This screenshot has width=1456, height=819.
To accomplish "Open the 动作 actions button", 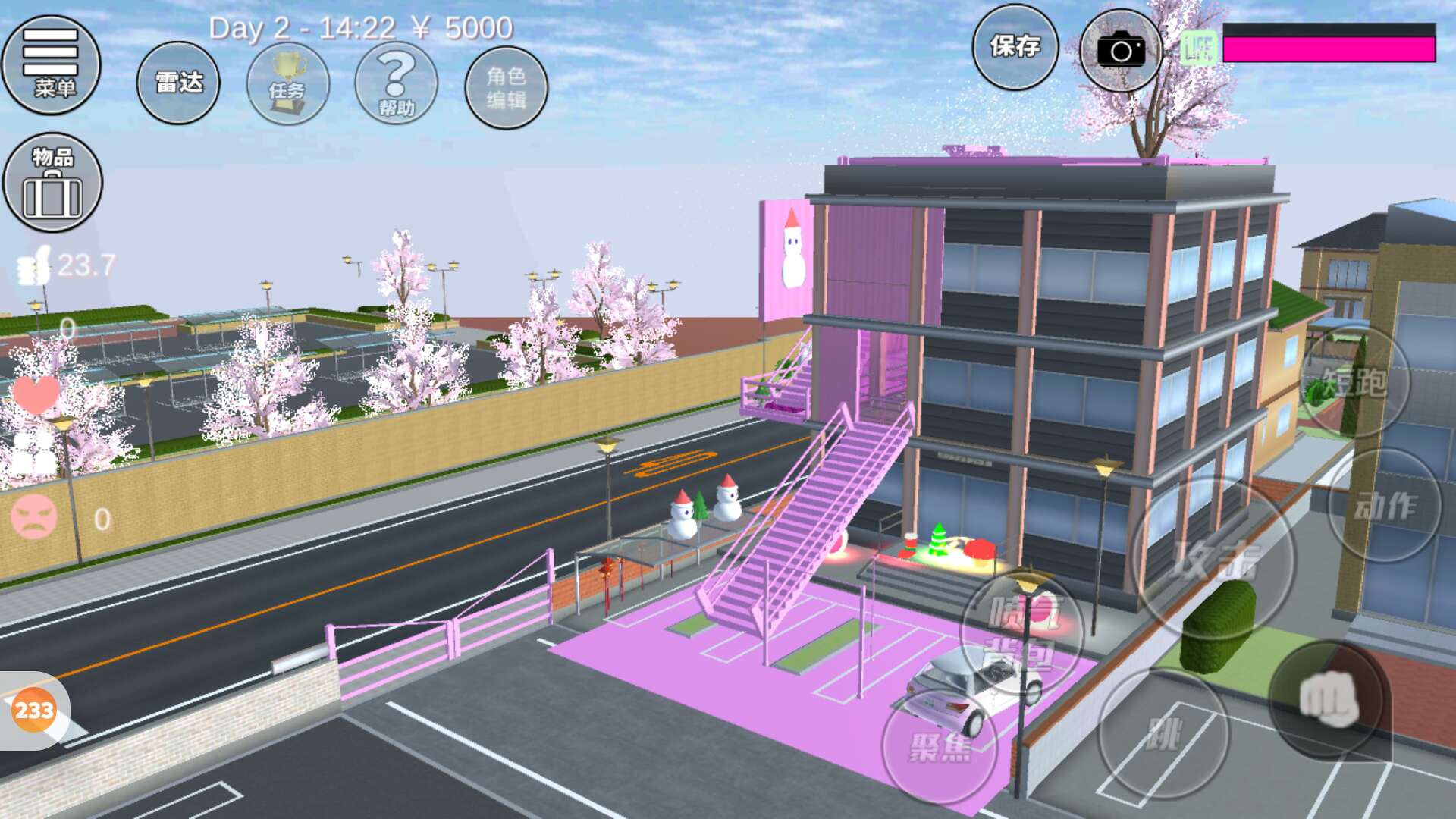I will [1385, 506].
